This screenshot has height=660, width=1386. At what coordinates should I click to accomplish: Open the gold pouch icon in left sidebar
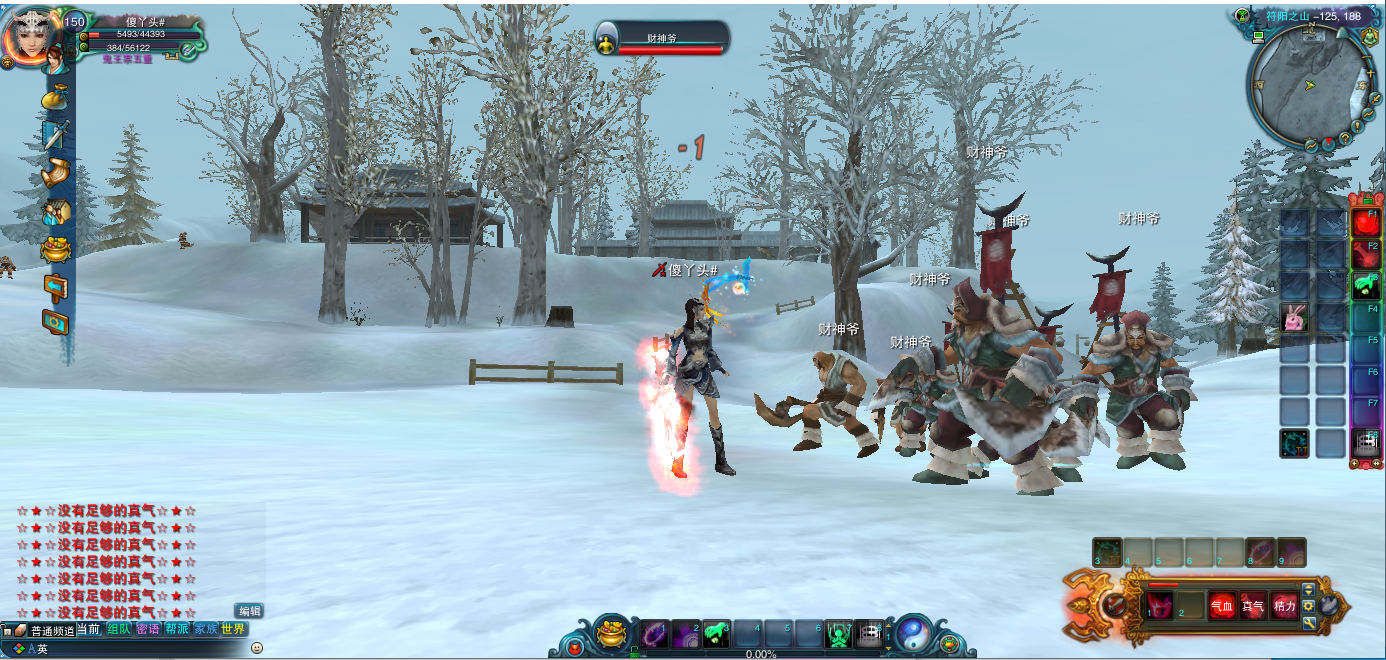pos(54,99)
